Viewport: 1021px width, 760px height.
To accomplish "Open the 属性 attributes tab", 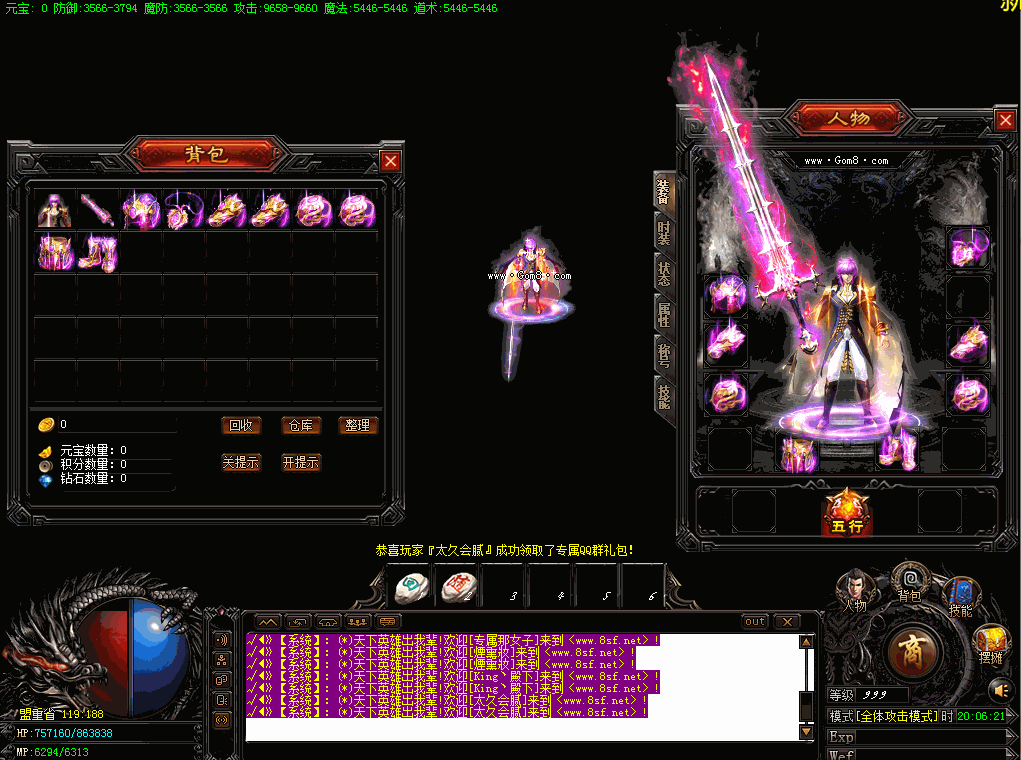I will tap(663, 315).
